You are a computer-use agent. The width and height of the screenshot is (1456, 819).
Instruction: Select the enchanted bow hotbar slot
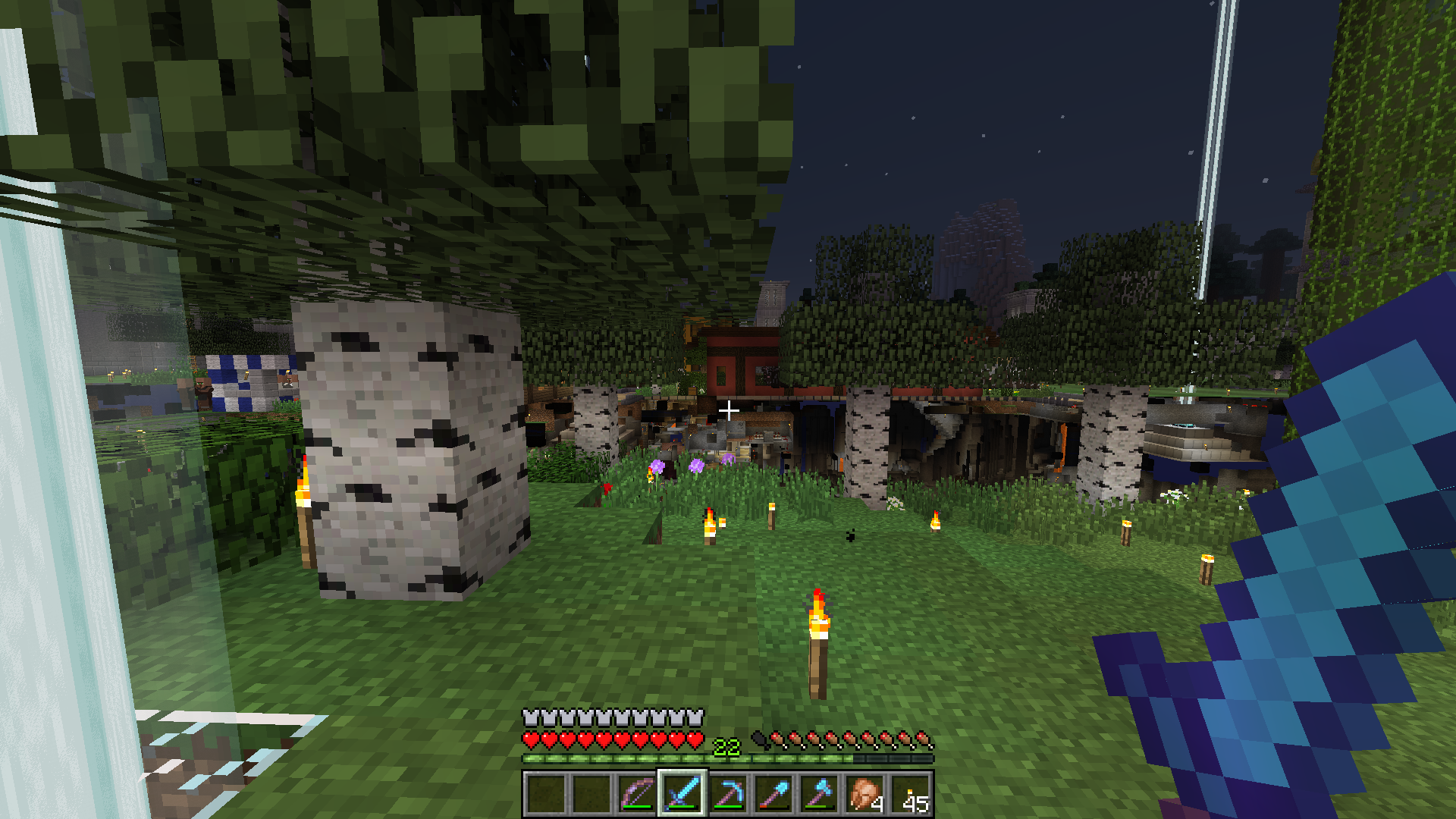[637, 794]
